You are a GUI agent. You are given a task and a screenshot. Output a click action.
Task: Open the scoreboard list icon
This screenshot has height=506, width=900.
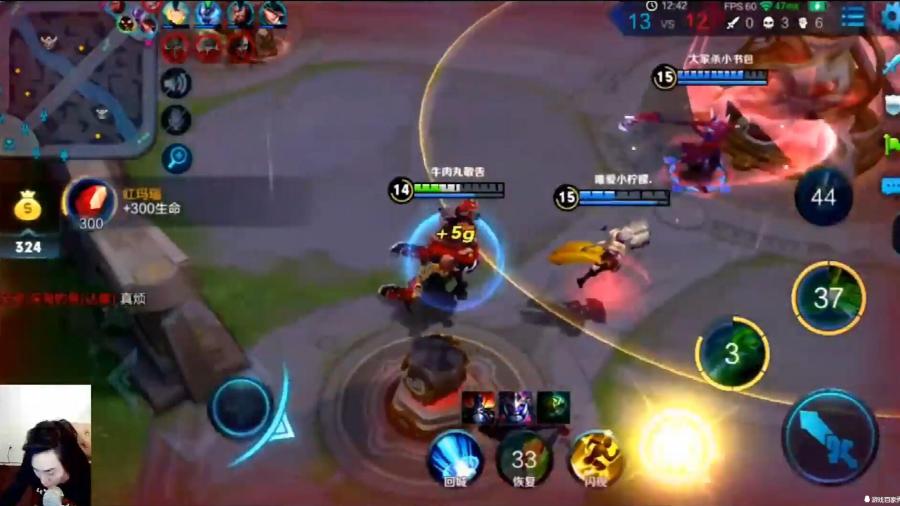(853, 16)
